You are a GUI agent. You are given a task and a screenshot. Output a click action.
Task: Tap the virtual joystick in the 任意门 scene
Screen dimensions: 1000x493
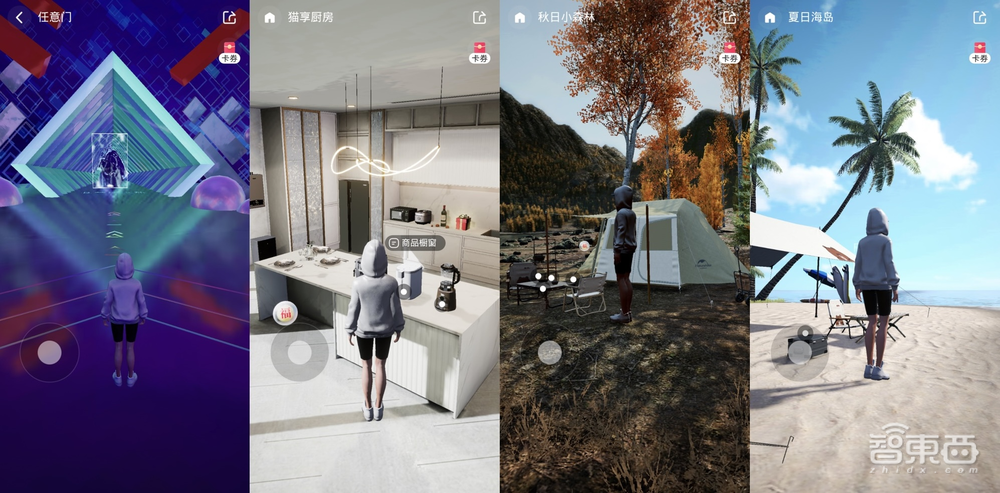[x=49, y=352]
